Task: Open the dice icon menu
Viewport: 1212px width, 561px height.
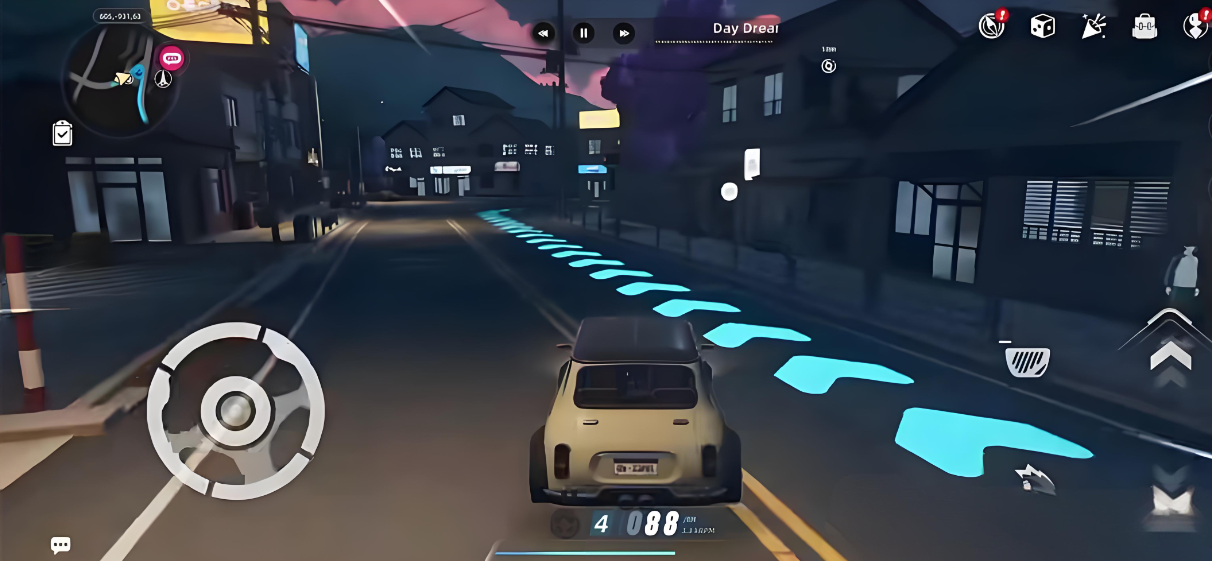Action: coord(1042,26)
